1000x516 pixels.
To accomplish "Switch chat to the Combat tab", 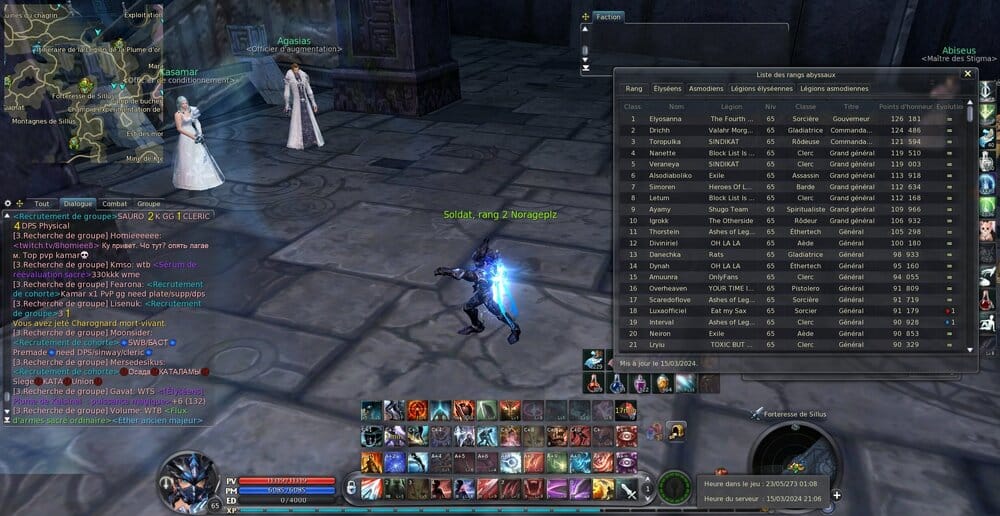I will tap(115, 203).
